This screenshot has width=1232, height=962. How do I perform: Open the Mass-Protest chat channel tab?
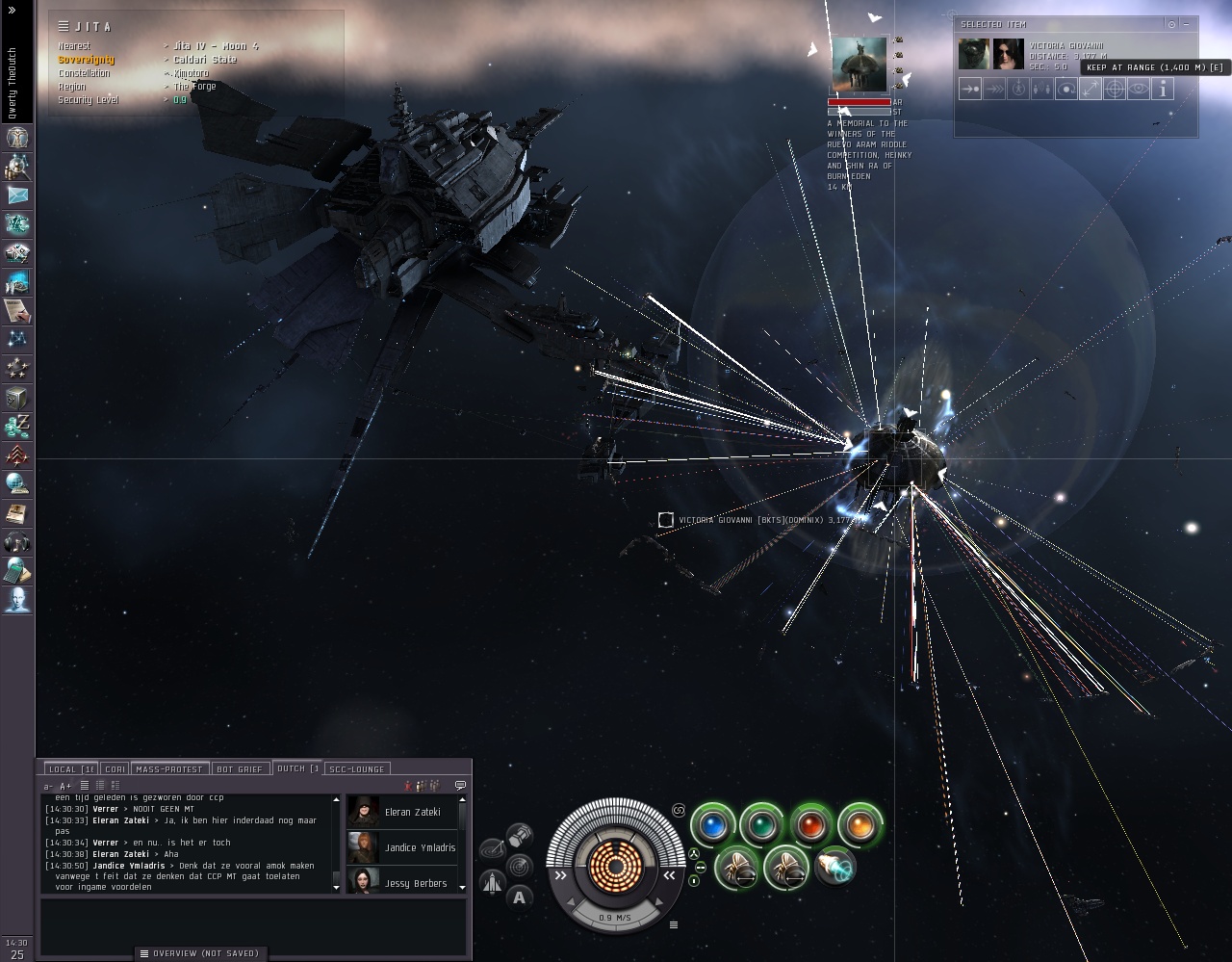168,768
